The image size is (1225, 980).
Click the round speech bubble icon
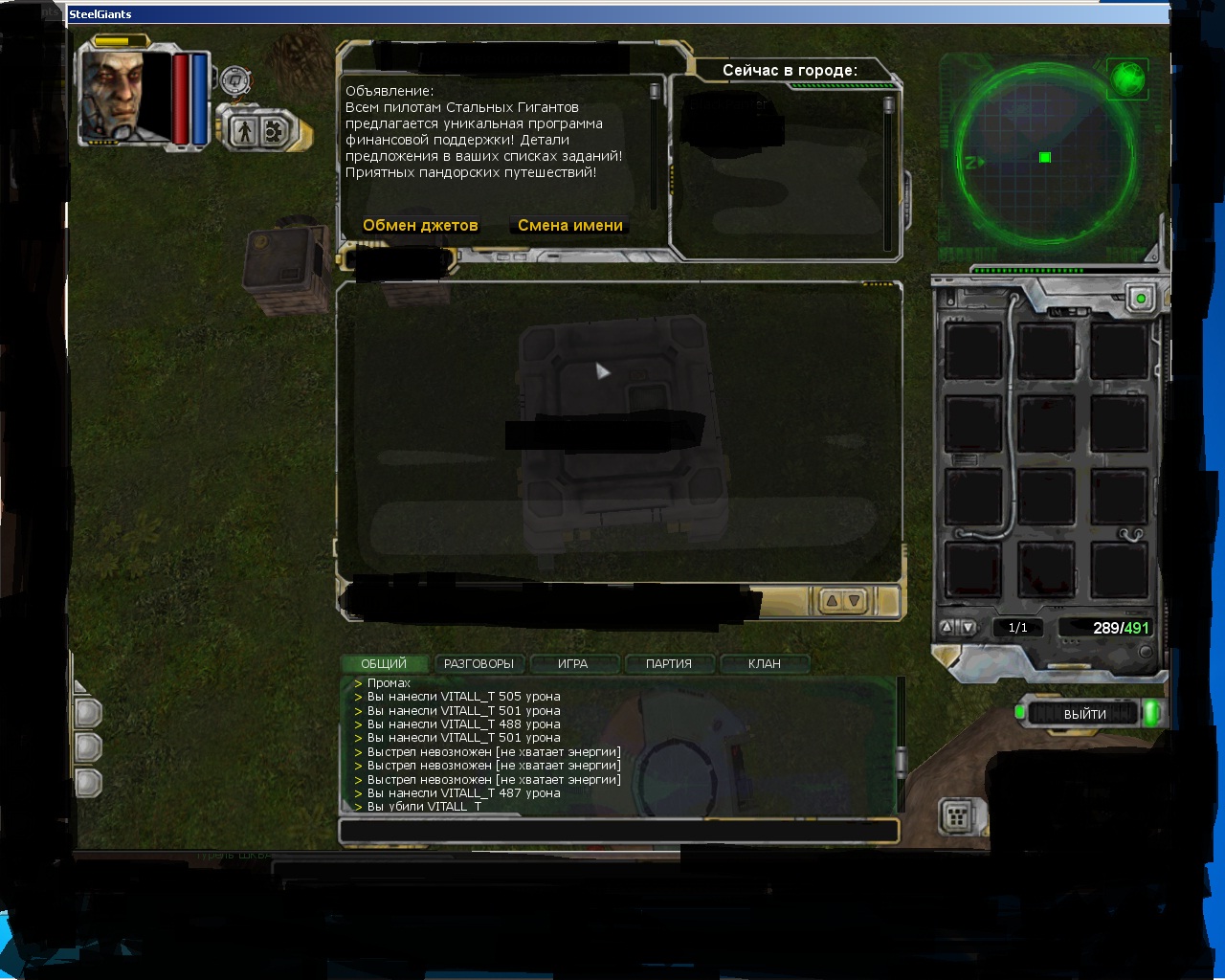point(234,80)
